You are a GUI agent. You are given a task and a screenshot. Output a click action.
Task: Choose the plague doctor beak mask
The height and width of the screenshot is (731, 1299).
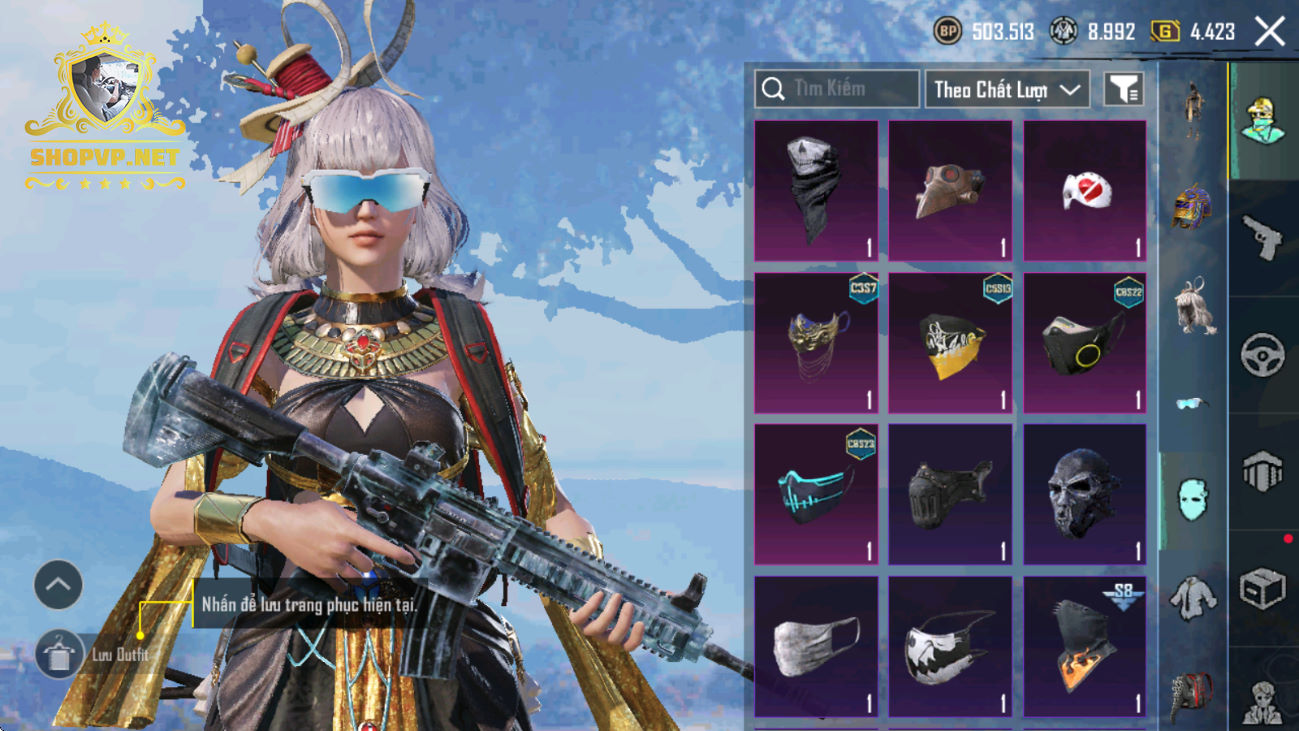coord(950,191)
